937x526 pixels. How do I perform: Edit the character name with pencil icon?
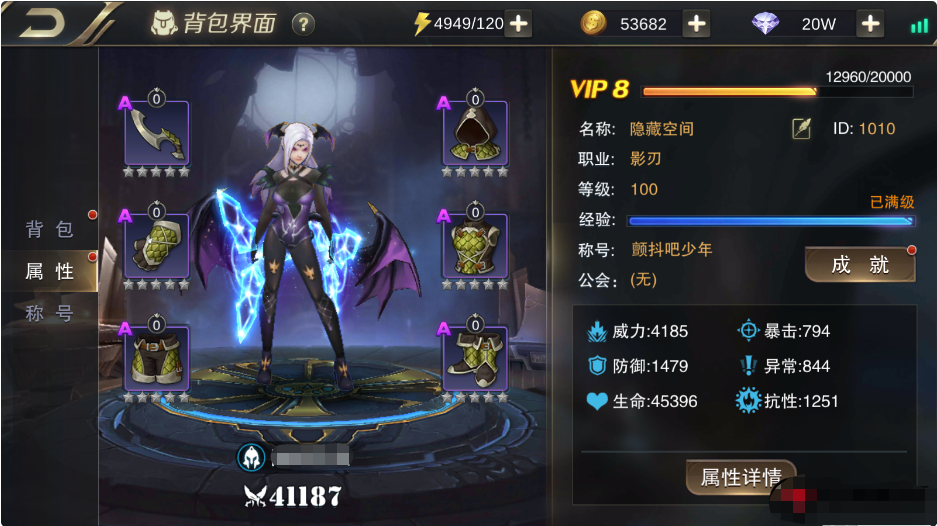(801, 129)
